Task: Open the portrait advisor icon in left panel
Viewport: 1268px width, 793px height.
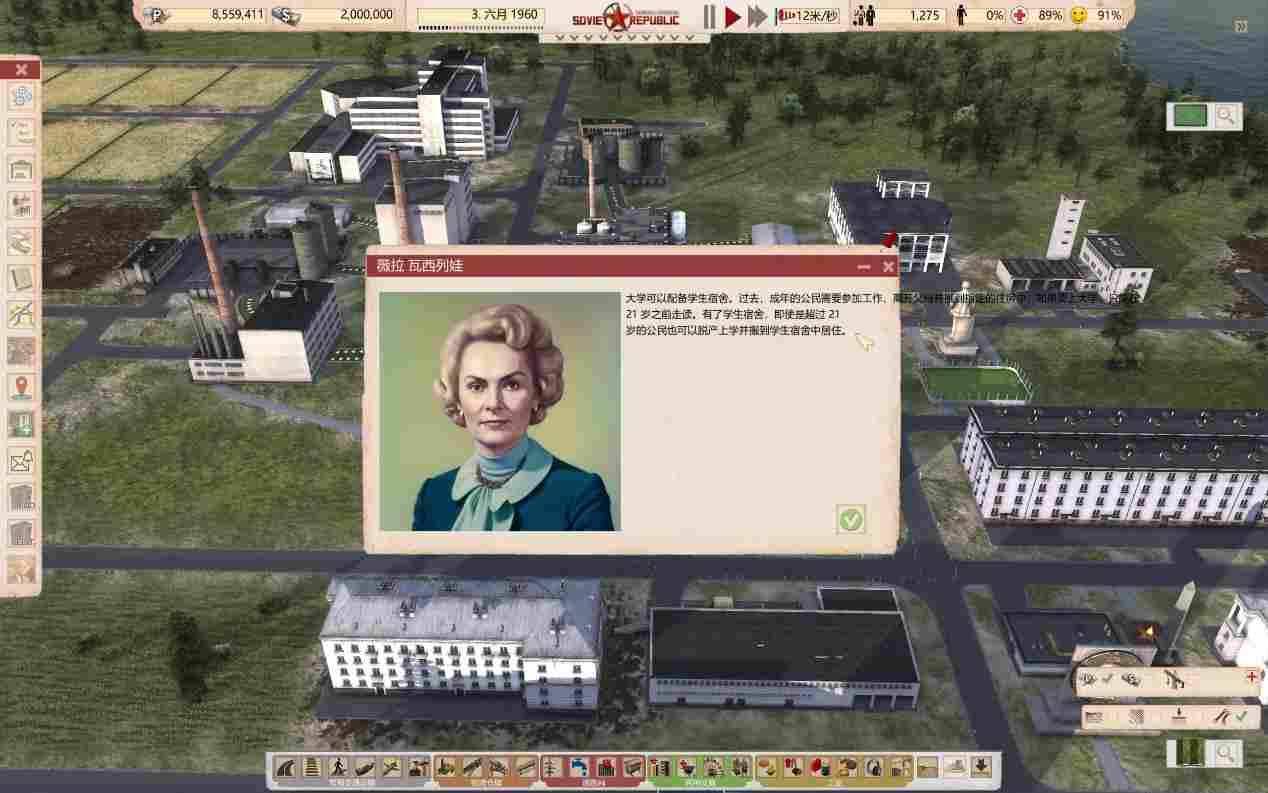Action: [x=21, y=570]
